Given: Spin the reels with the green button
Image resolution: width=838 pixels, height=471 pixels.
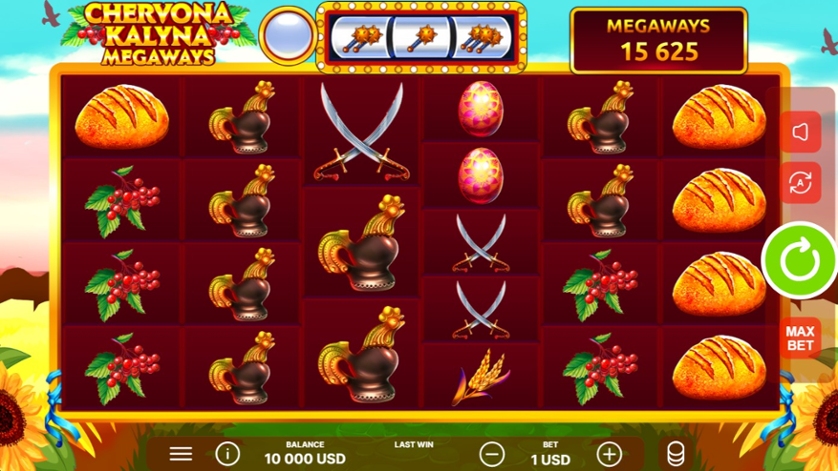Looking at the screenshot, I should click(x=799, y=260).
